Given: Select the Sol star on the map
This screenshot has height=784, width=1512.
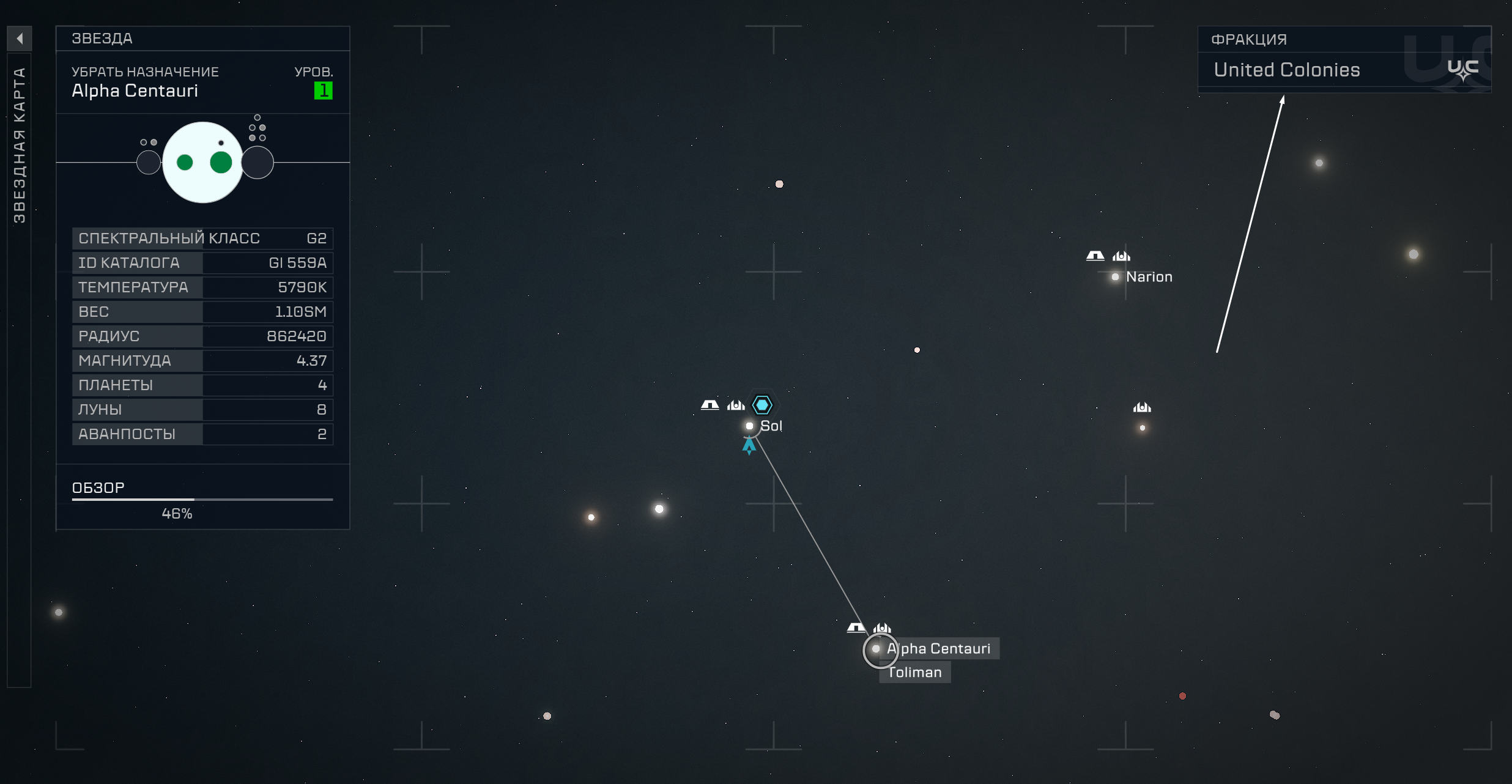Looking at the screenshot, I should pos(750,426).
